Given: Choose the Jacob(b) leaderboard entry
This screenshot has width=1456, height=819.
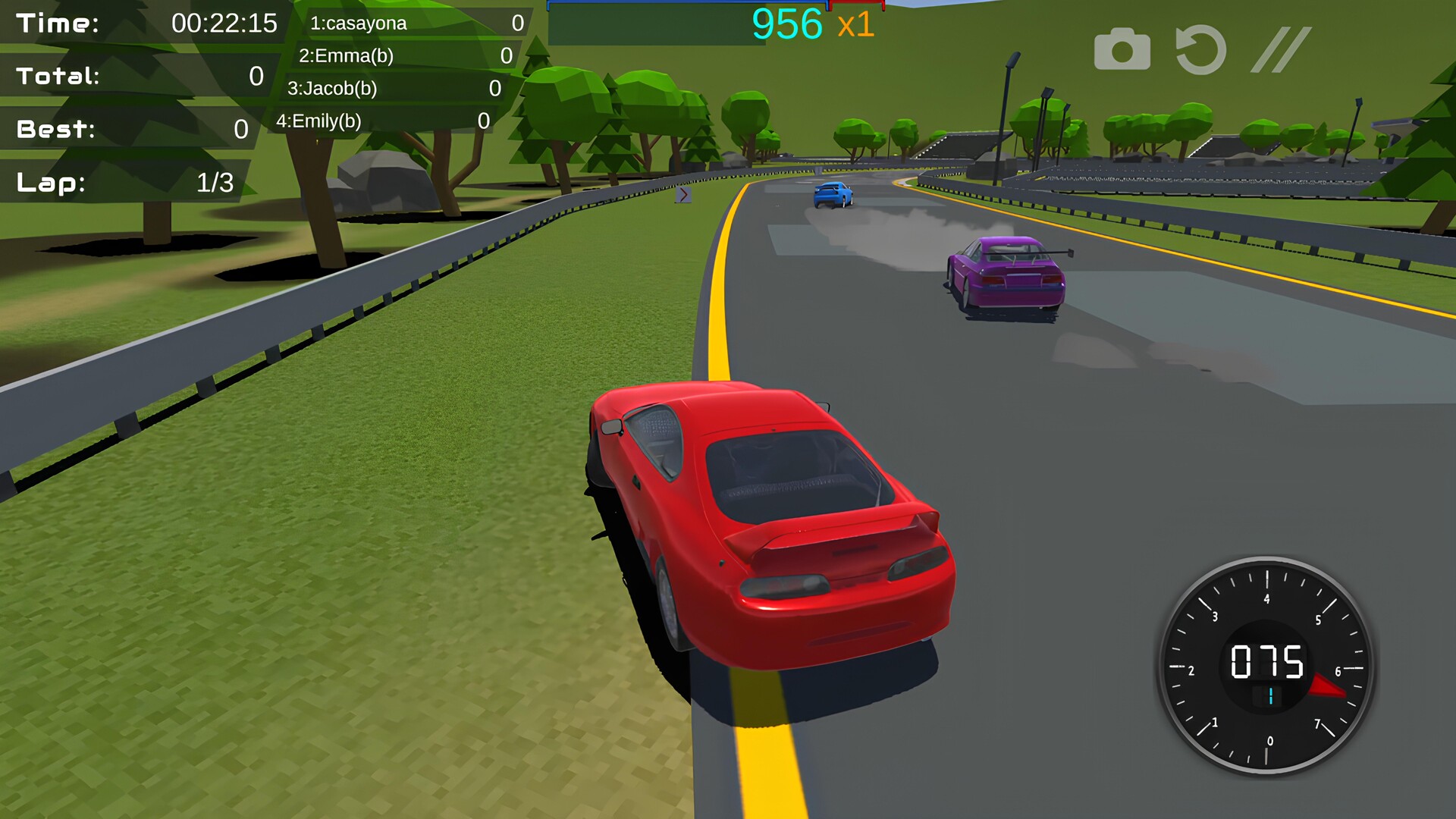Looking at the screenshot, I should pyautogui.click(x=392, y=88).
